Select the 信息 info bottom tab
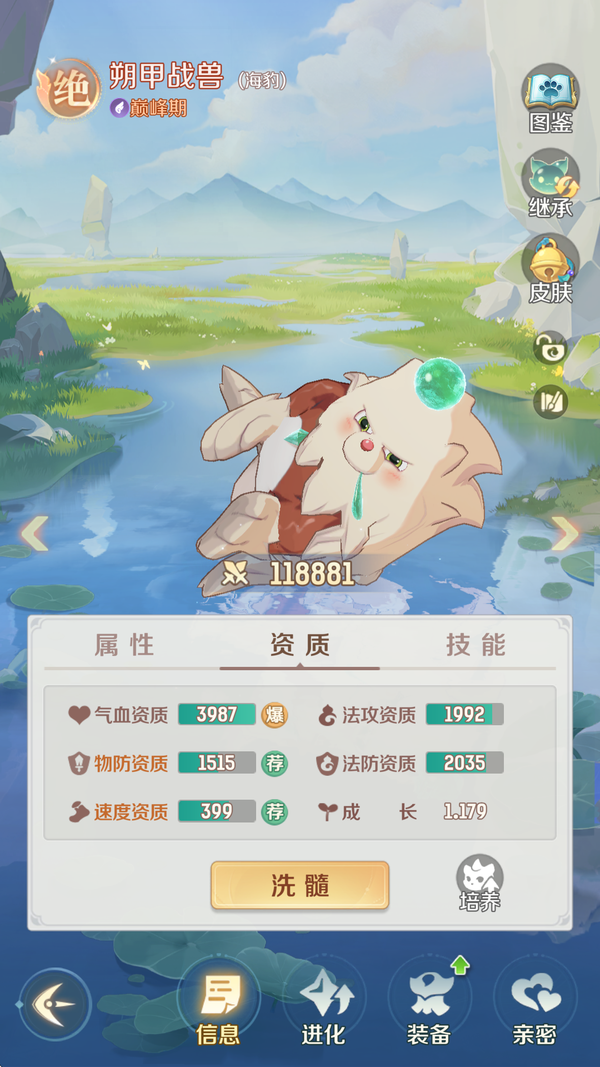The image size is (600, 1067). (x=218, y=1006)
